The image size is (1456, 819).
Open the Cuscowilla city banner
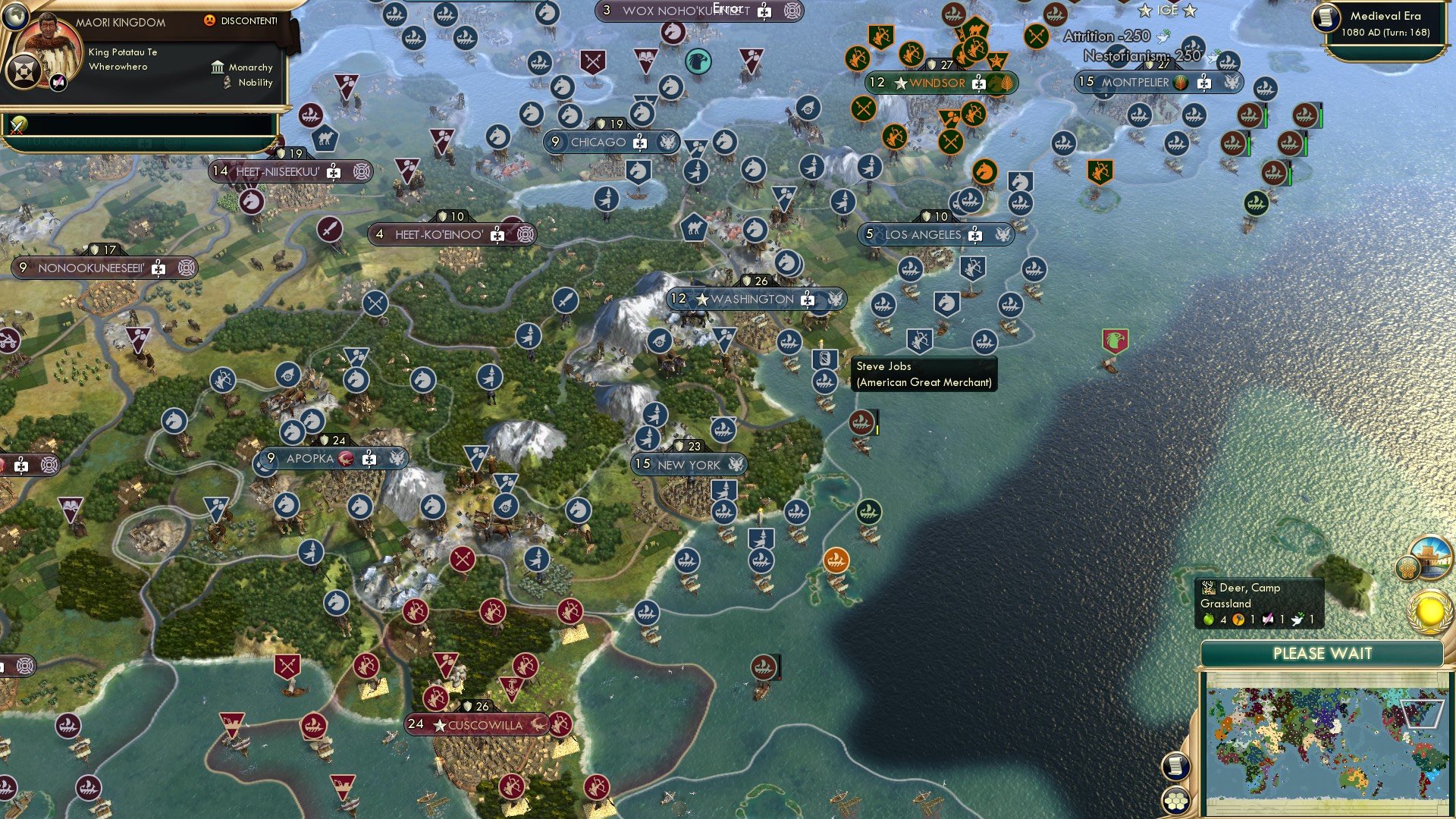(x=476, y=725)
